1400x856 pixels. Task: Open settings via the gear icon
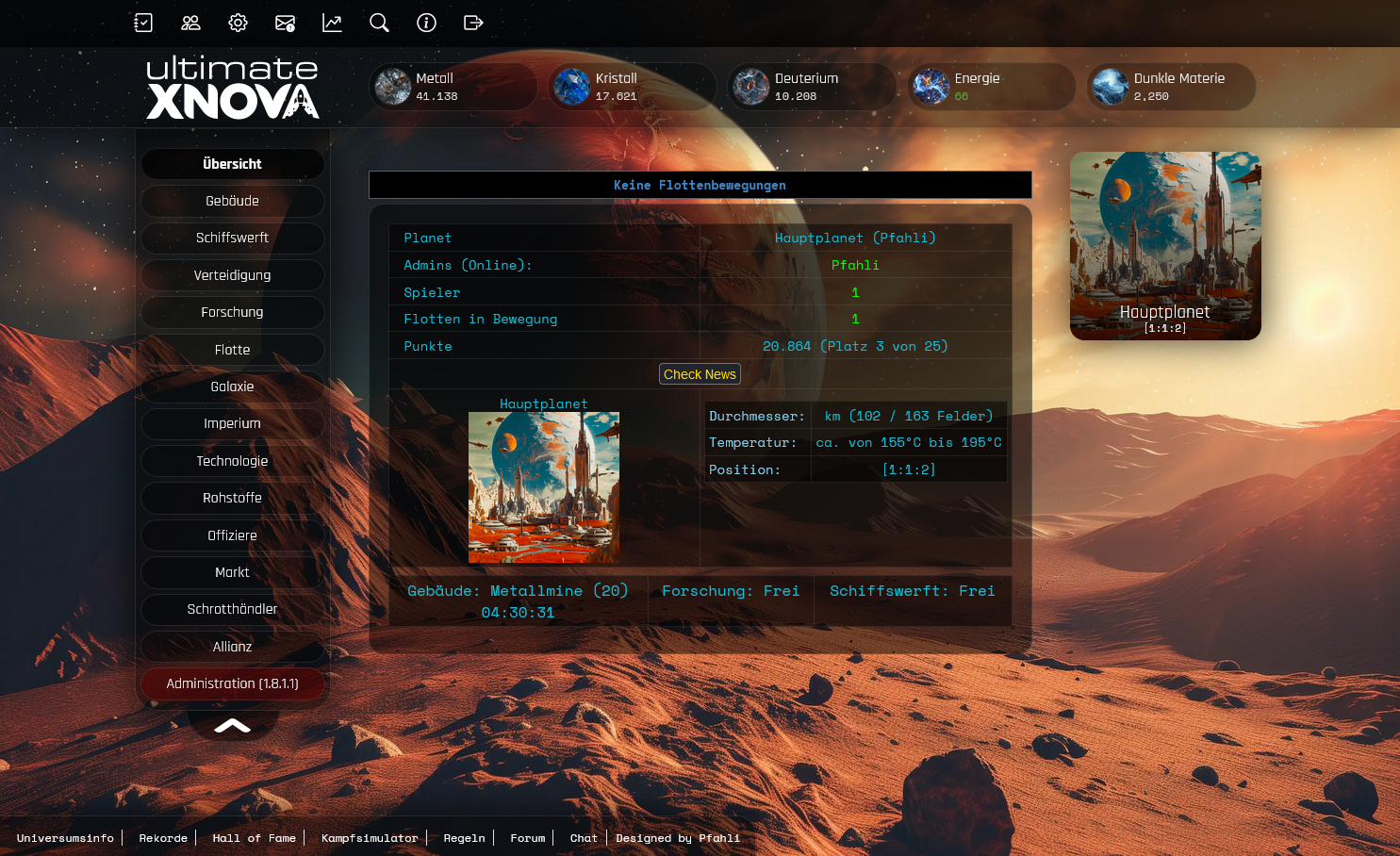238,23
